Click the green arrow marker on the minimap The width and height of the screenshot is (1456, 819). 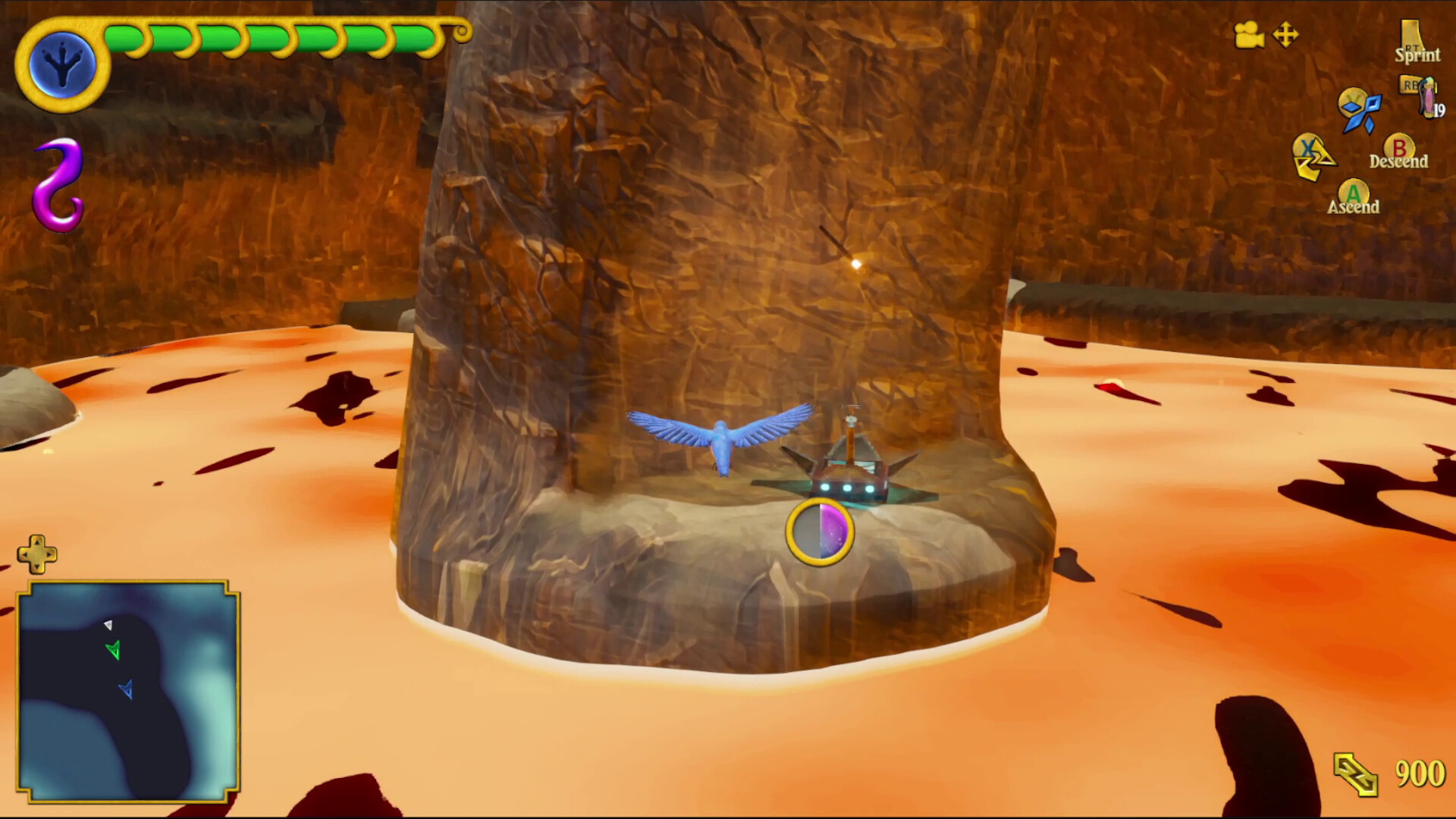115,648
